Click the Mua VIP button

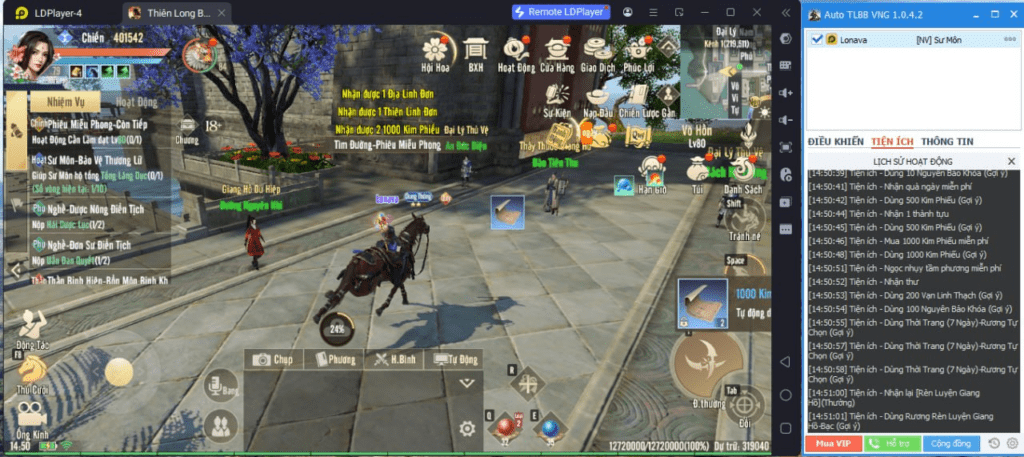click(x=832, y=442)
